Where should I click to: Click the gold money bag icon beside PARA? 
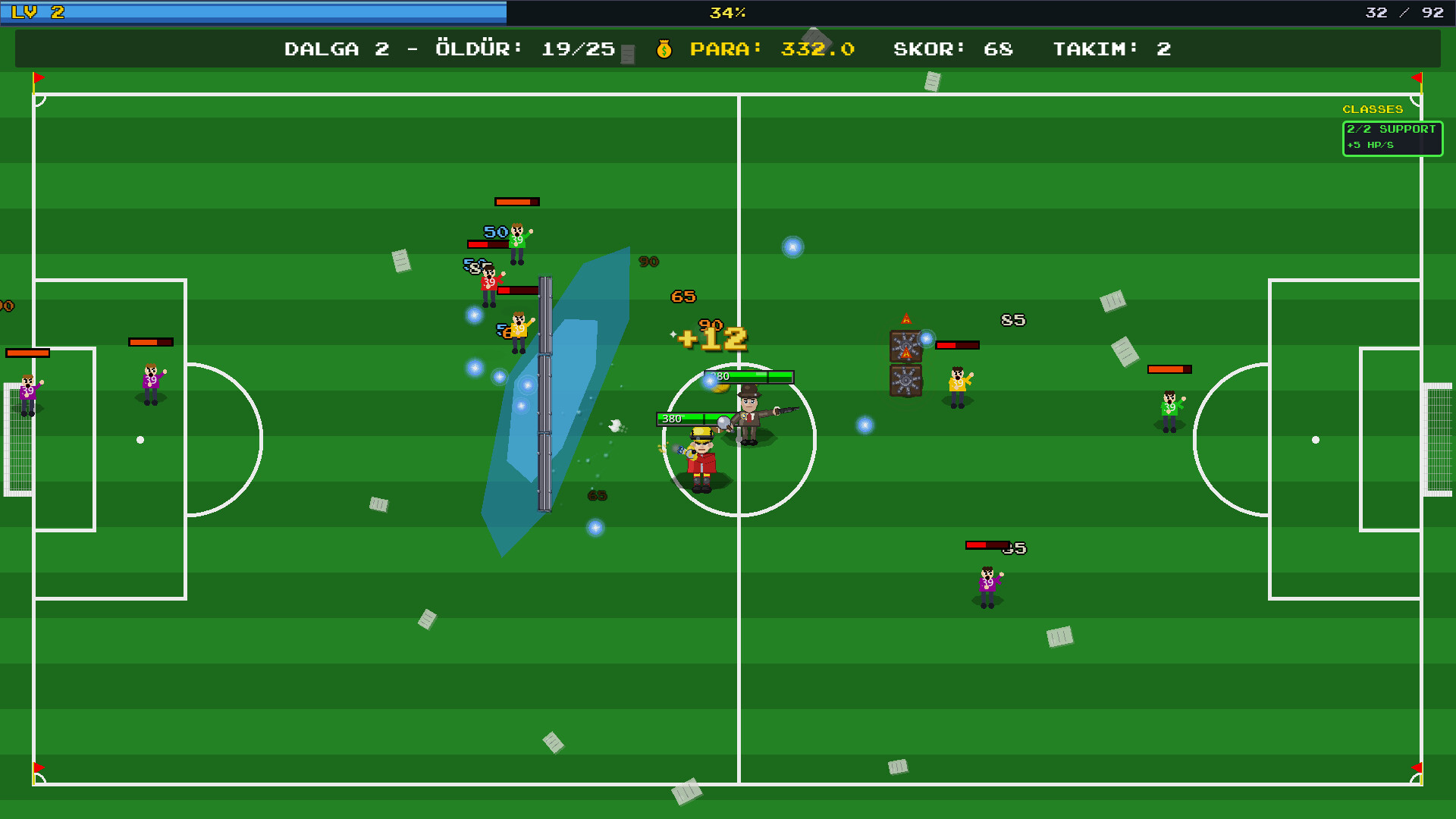coord(666,49)
